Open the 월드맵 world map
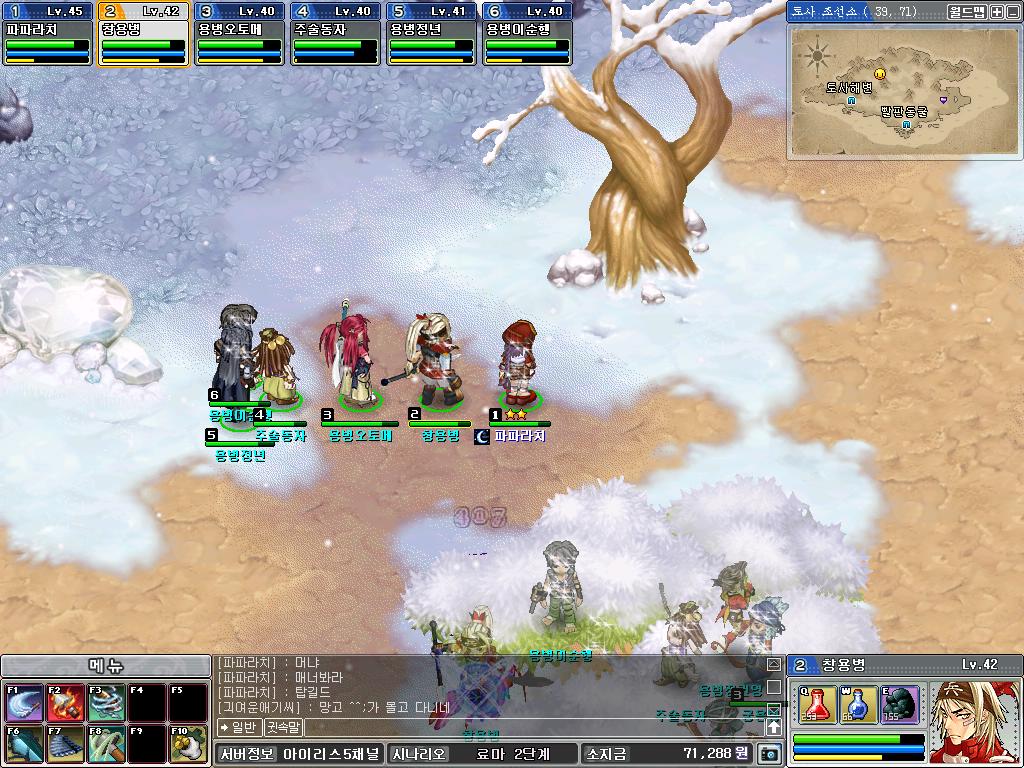 pos(966,12)
